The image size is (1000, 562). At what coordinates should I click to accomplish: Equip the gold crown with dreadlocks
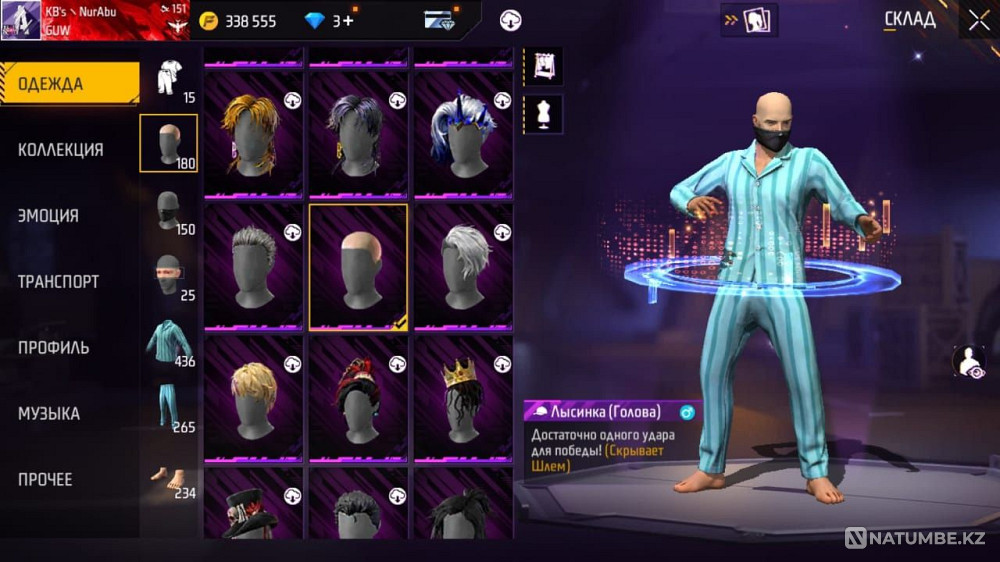[463, 397]
